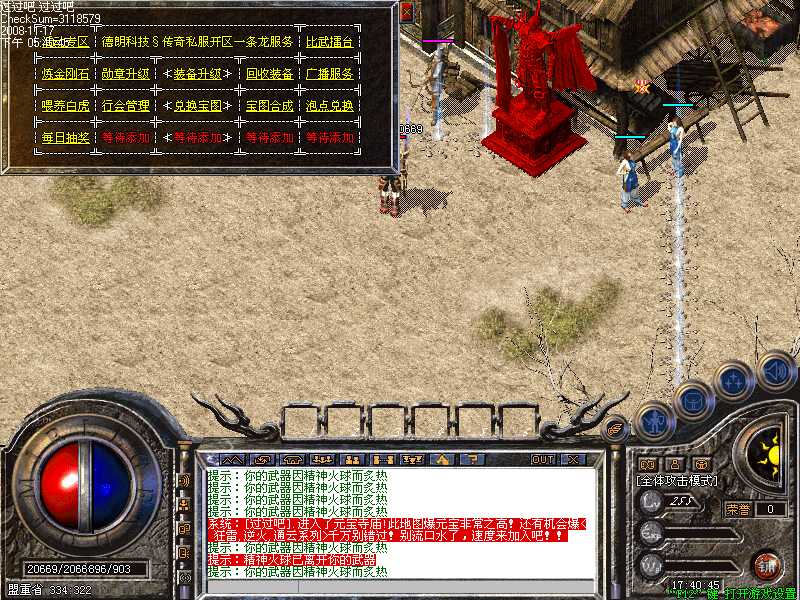Toggle sound with the speaker button
The image size is (800, 600).
coord(775,370)
